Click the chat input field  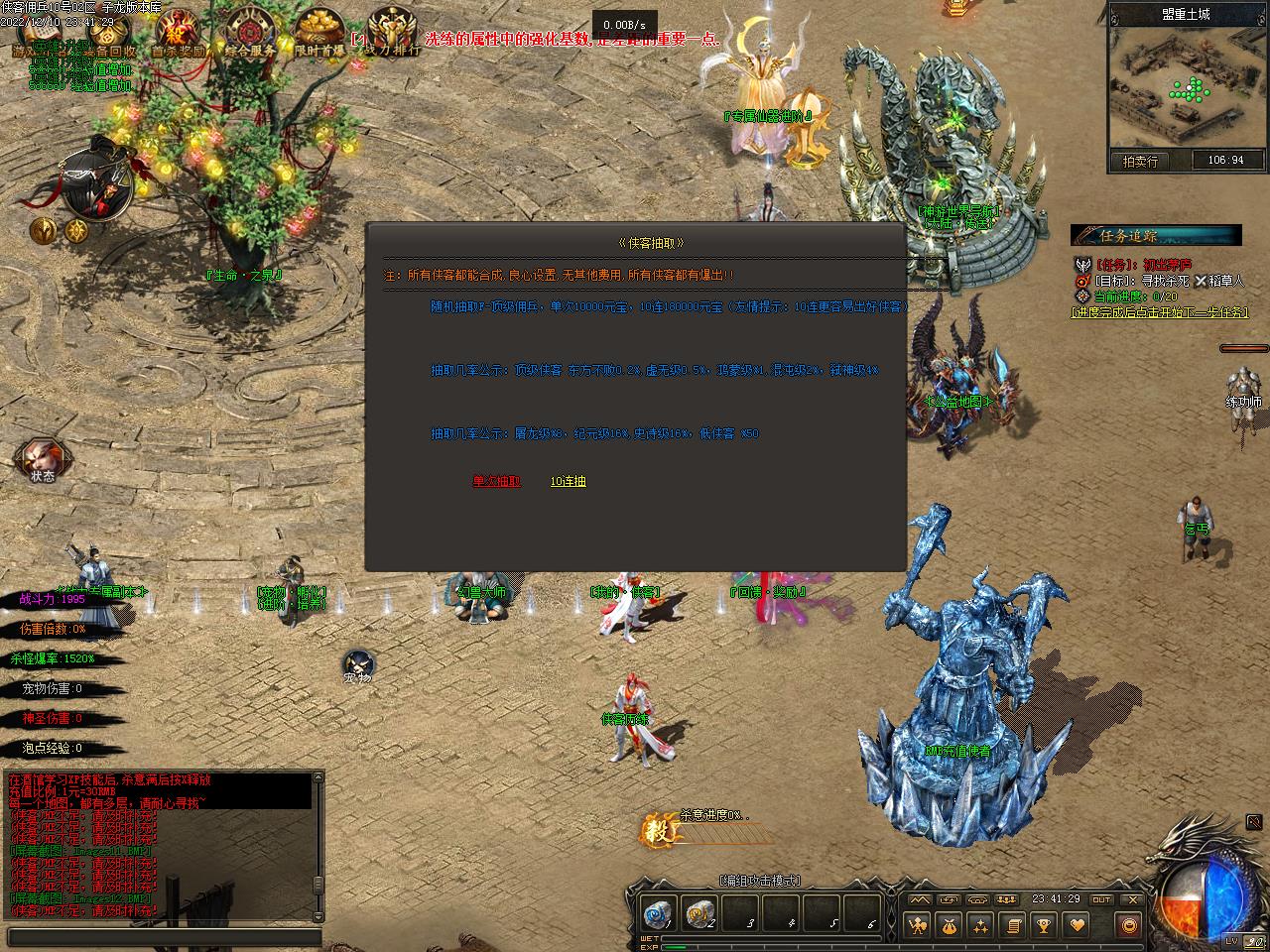tap(164, 936)
